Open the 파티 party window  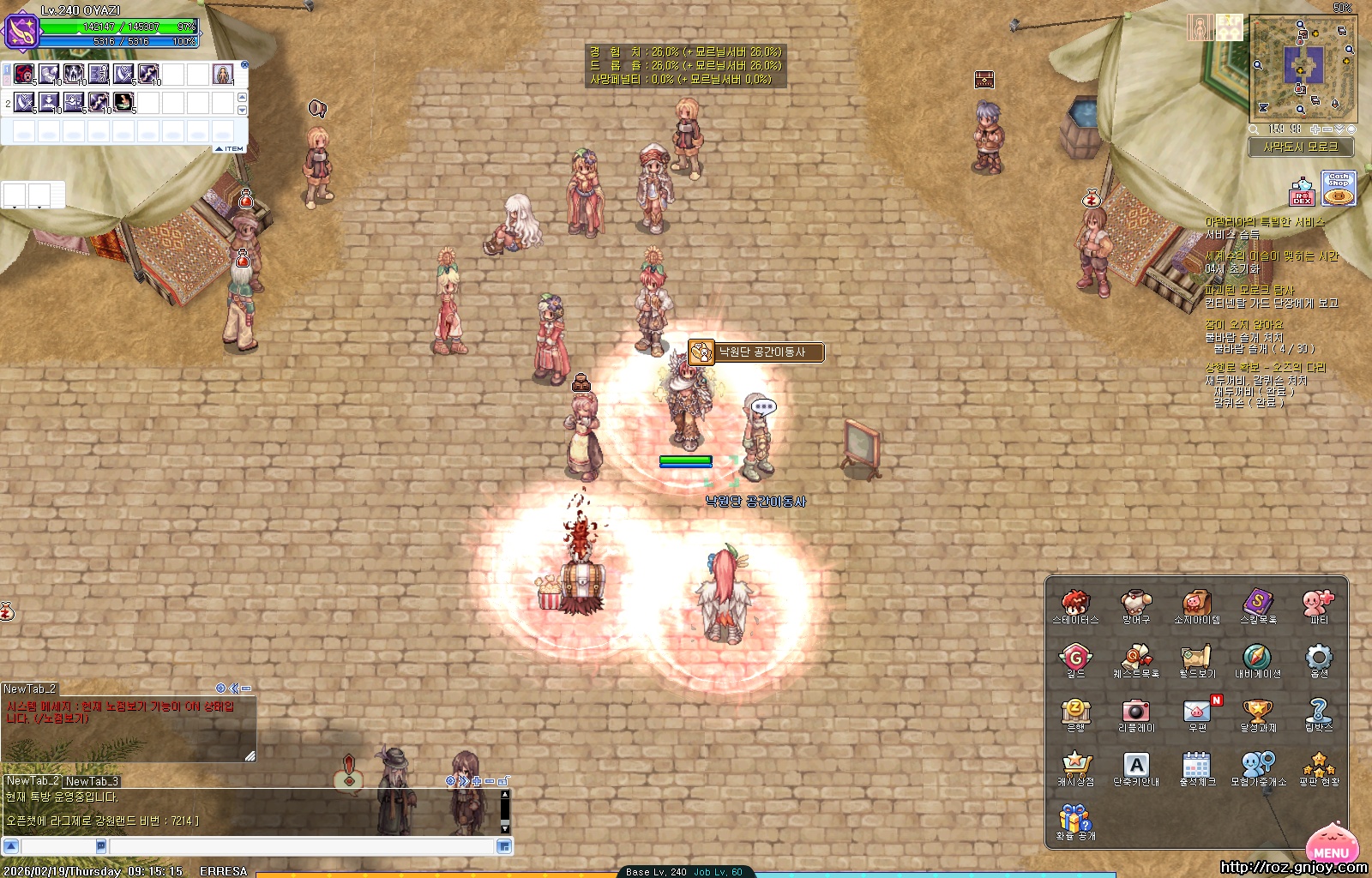tap(1319, 603)
